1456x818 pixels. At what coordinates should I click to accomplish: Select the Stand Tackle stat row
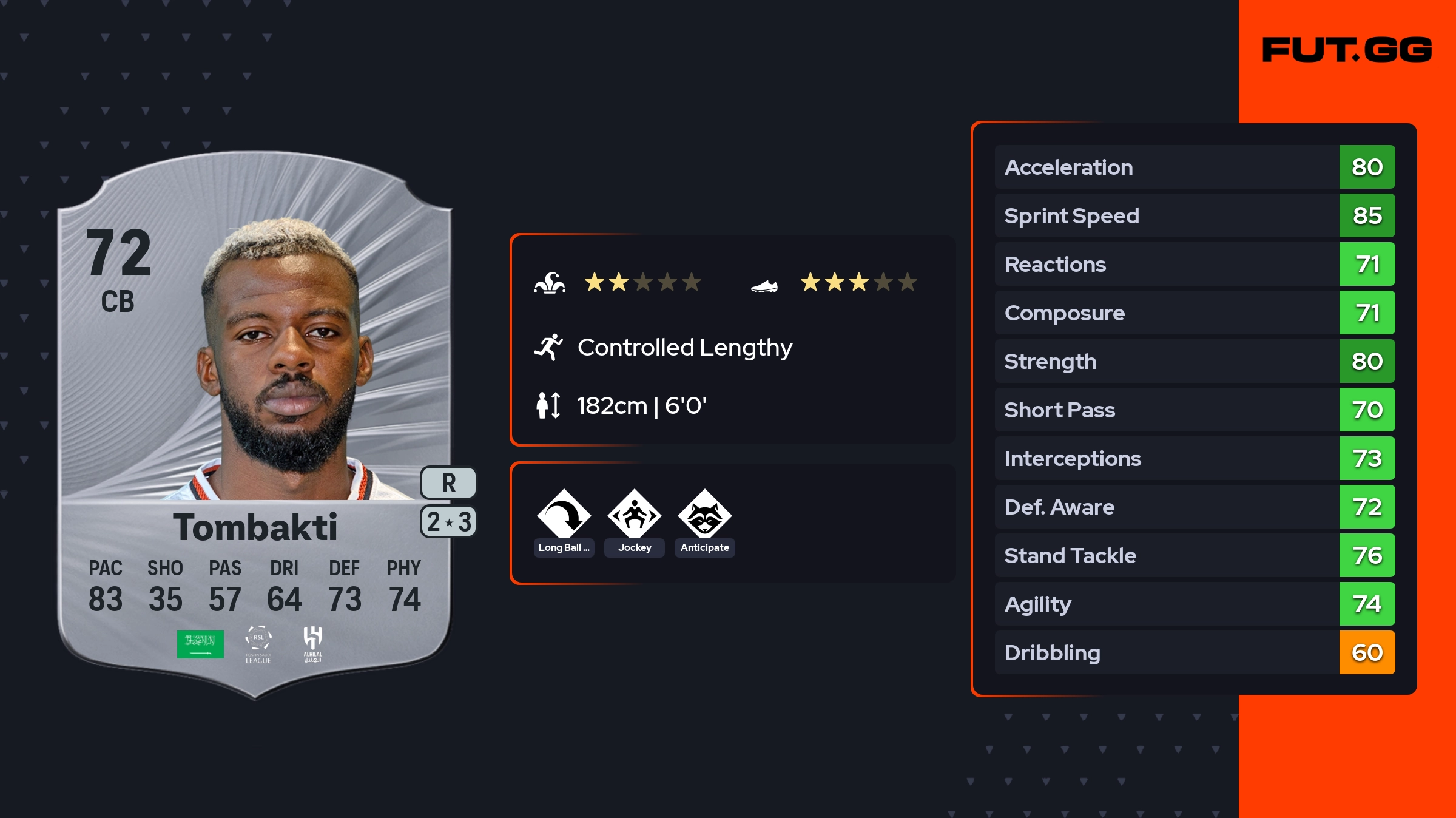pos(1194,555)
